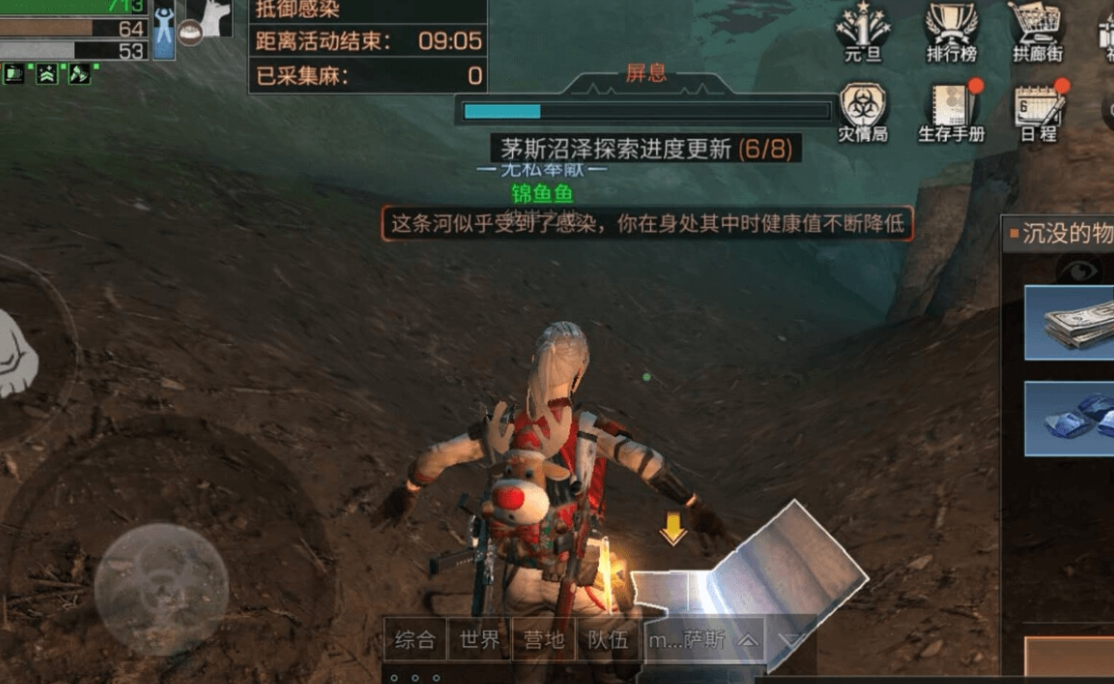The image size is (1114, 684).
Task: Tap the skull virtual joystick
Action: (x=161, y=590)
